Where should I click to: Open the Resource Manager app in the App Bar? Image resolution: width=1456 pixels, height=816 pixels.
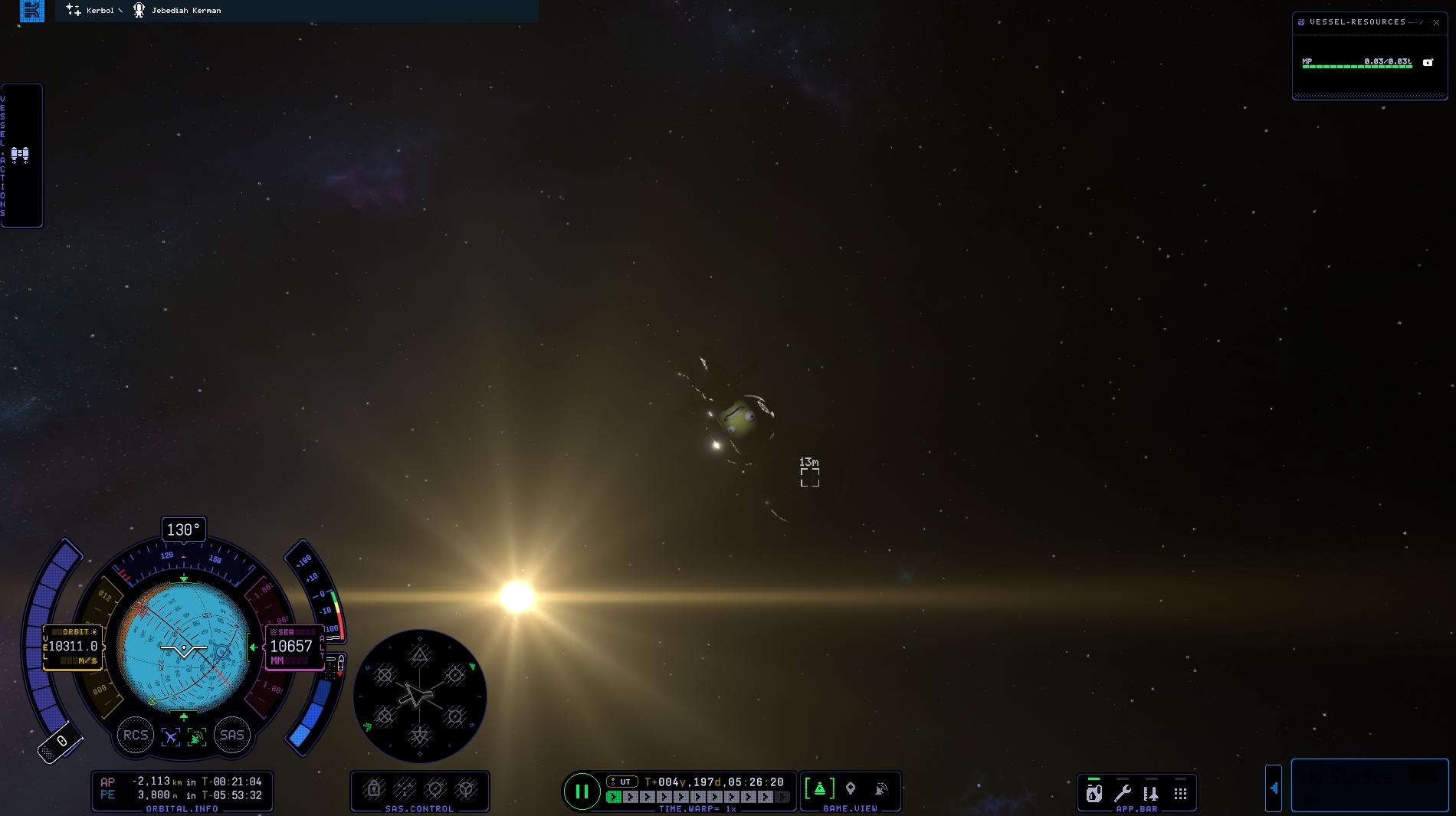point(1093,792)
